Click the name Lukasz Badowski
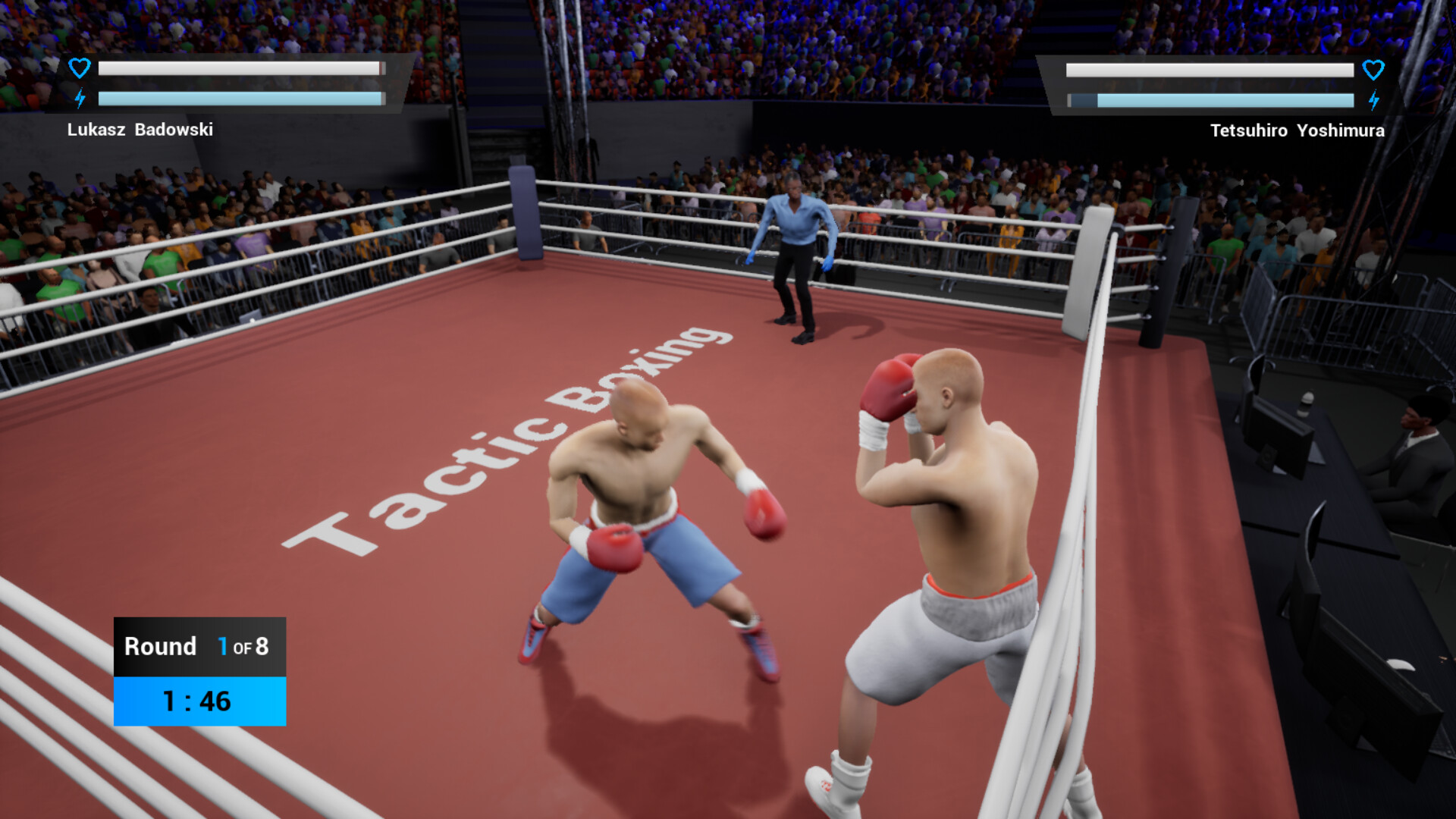The width and height of the screenshot is (1456, 819). 140,130
